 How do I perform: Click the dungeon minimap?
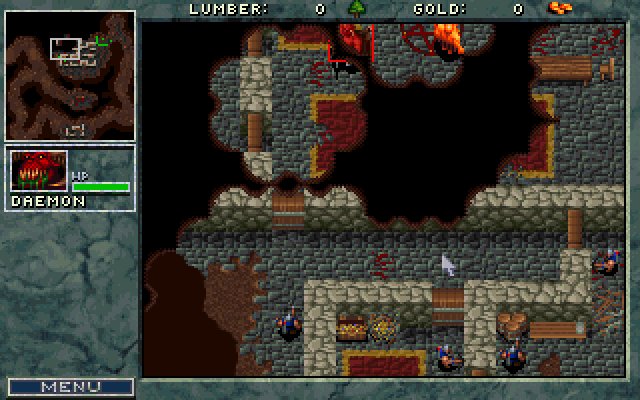pos(70,76)
